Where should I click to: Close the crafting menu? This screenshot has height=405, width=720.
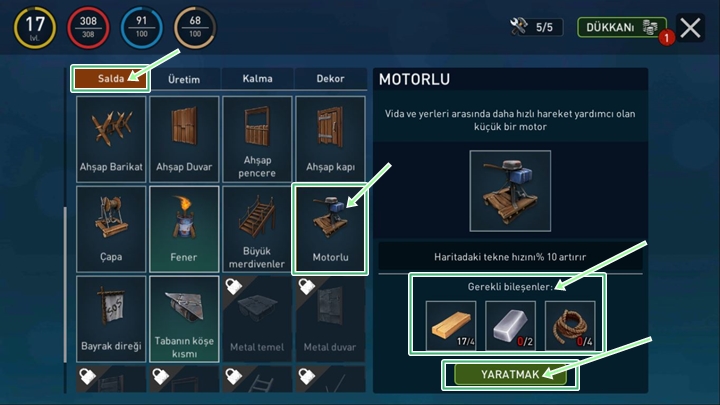coord(690,27)
